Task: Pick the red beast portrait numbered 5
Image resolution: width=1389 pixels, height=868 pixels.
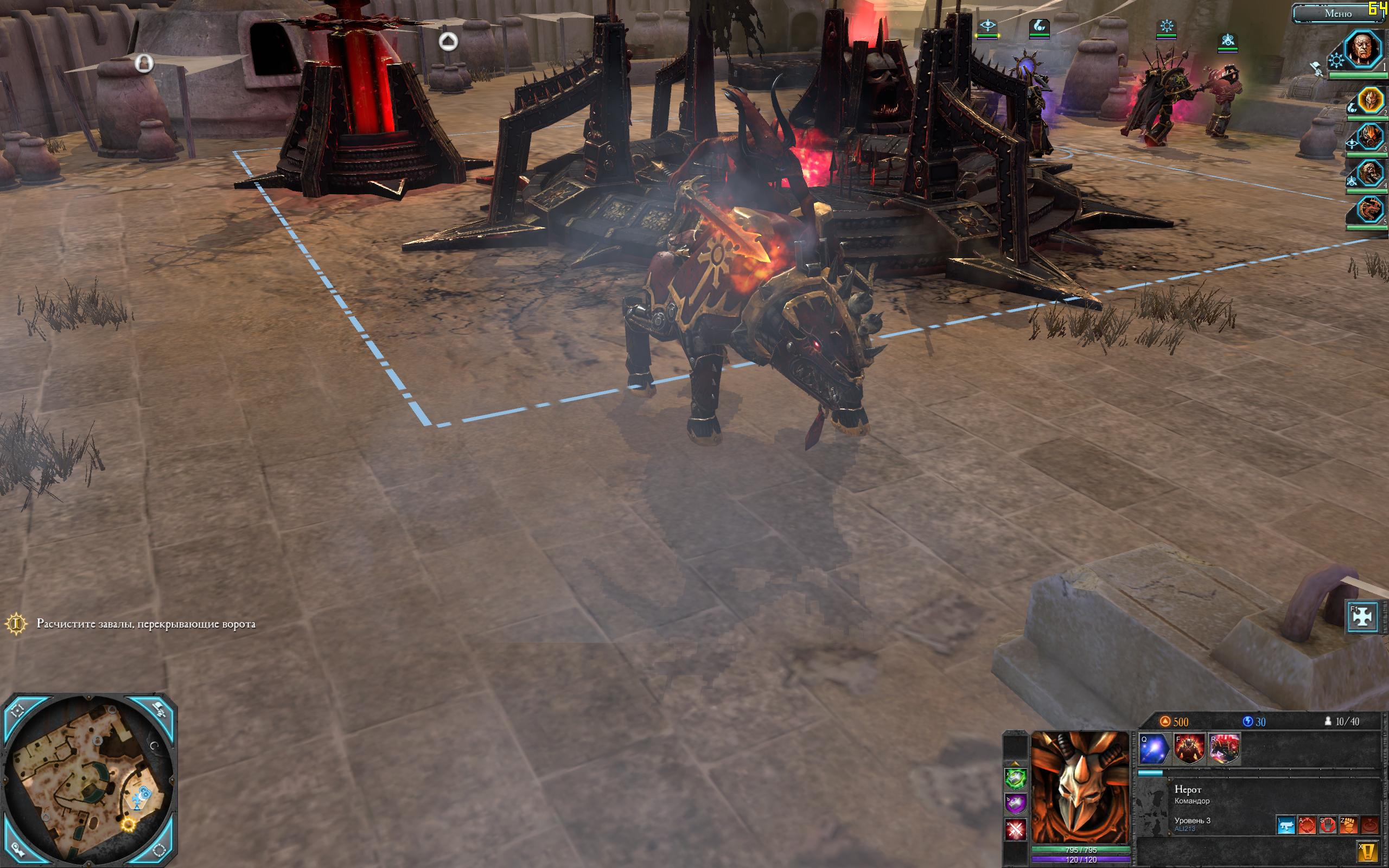Action: coord(1369,209)
